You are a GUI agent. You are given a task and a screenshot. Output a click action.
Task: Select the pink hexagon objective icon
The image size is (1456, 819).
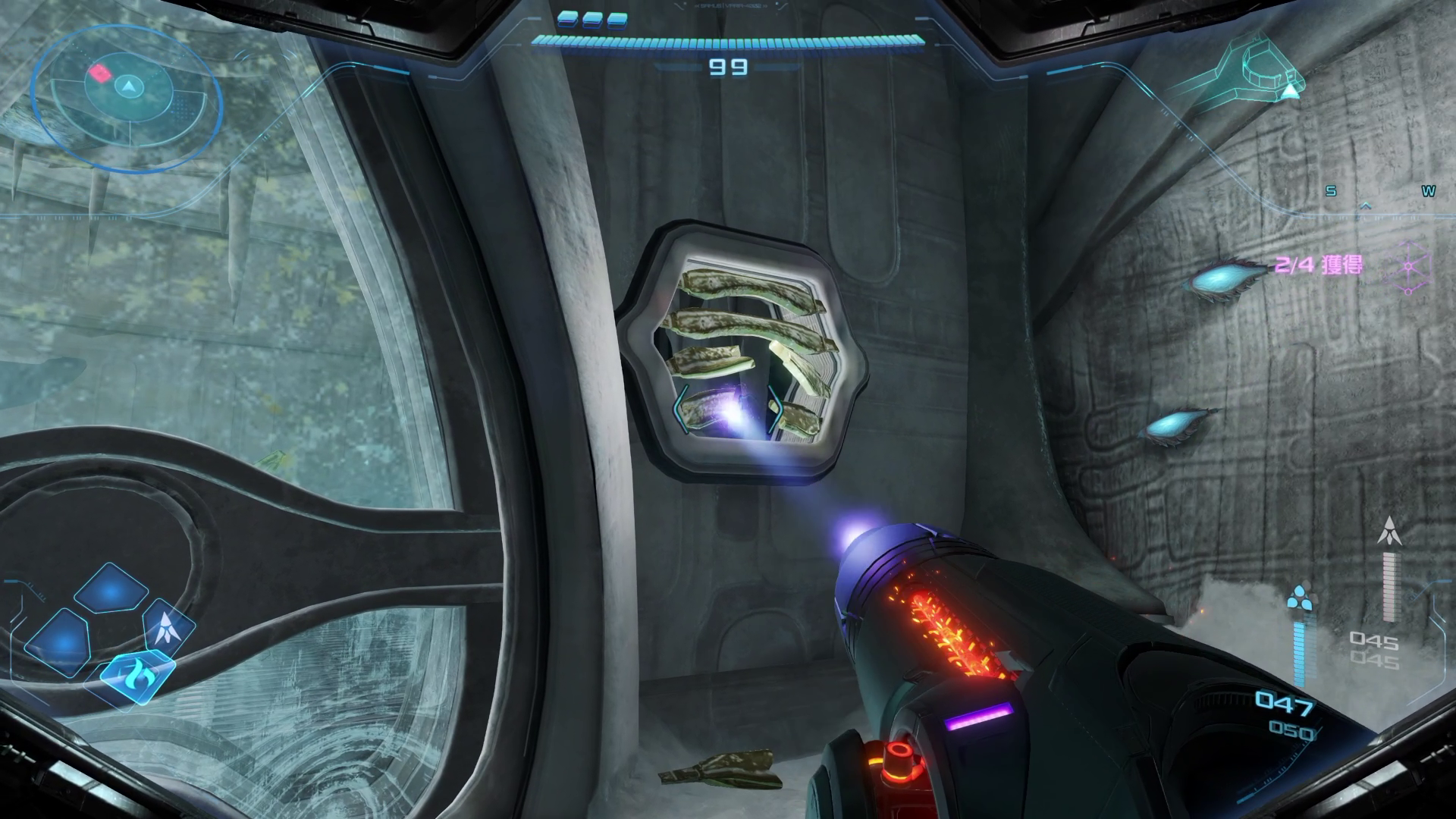(1408, 268)
